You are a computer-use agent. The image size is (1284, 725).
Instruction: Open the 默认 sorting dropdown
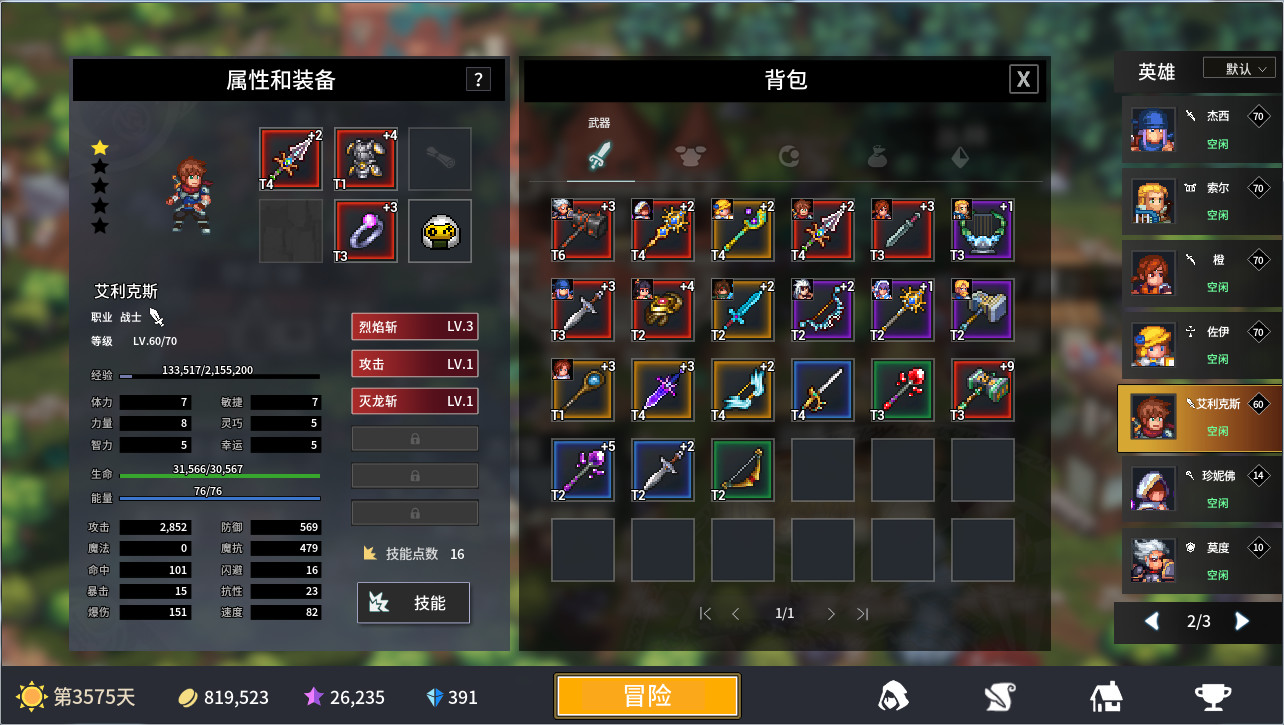(x=1239, y=67)
